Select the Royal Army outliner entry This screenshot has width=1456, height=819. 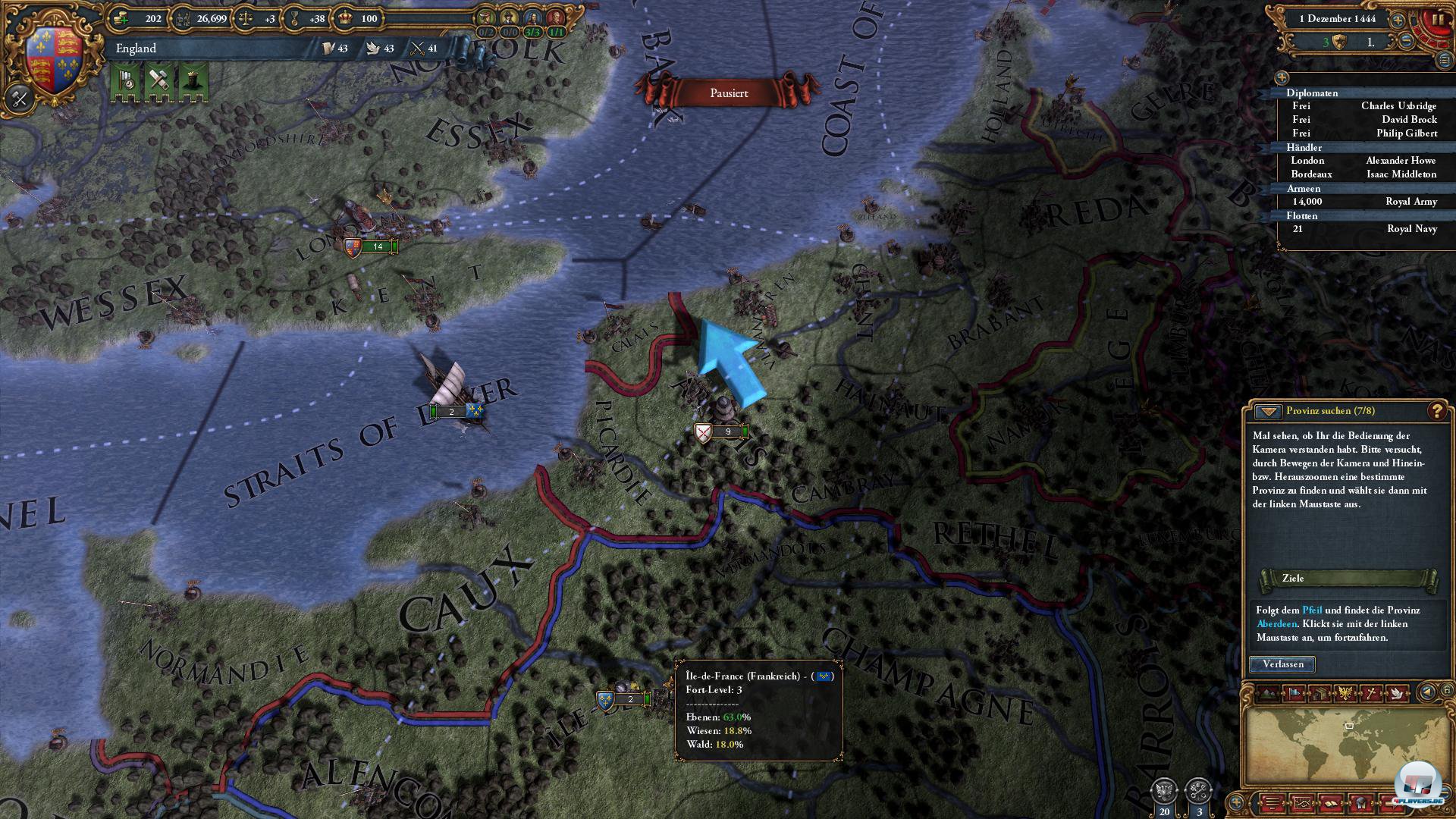[1410, 202]
